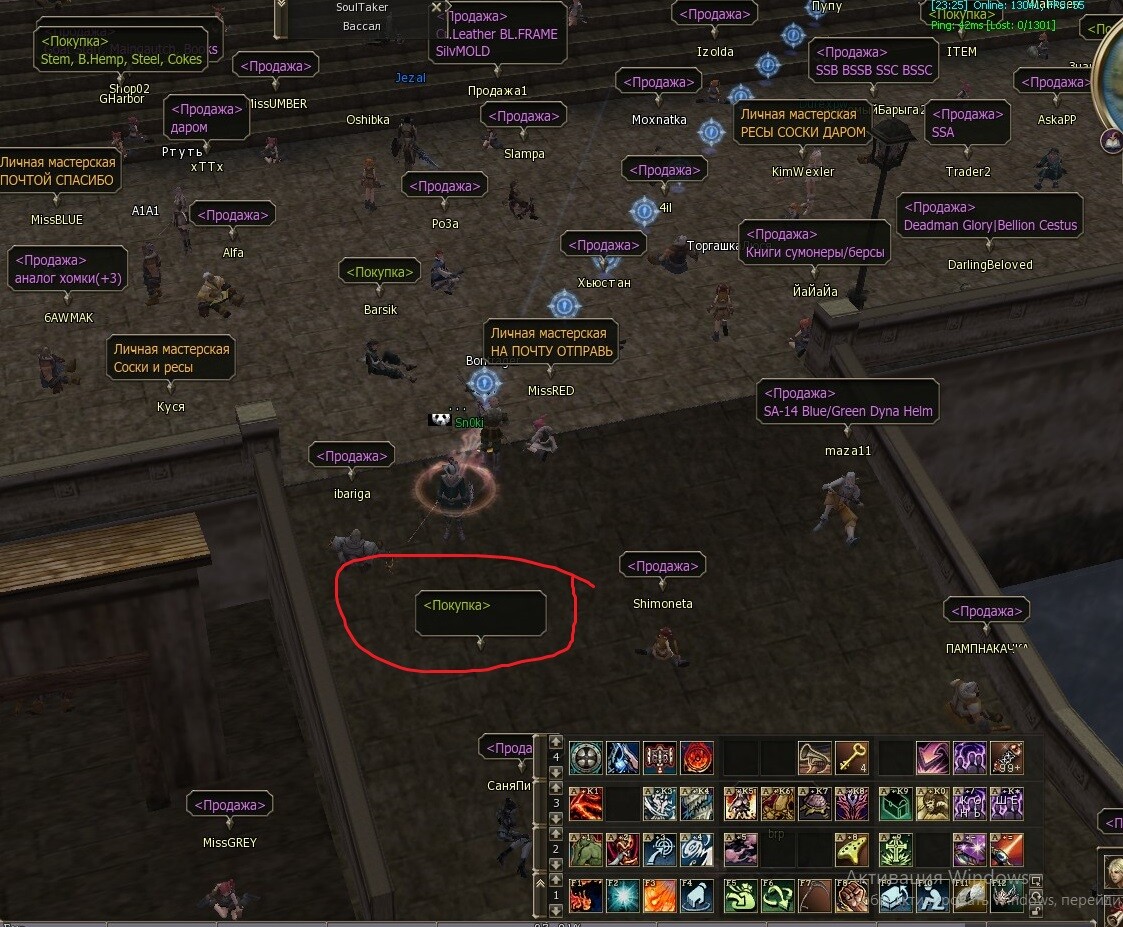Activate the horn item on the hotbar
The height and width of the screenshot is (927, 1123).
pos(814,758)
